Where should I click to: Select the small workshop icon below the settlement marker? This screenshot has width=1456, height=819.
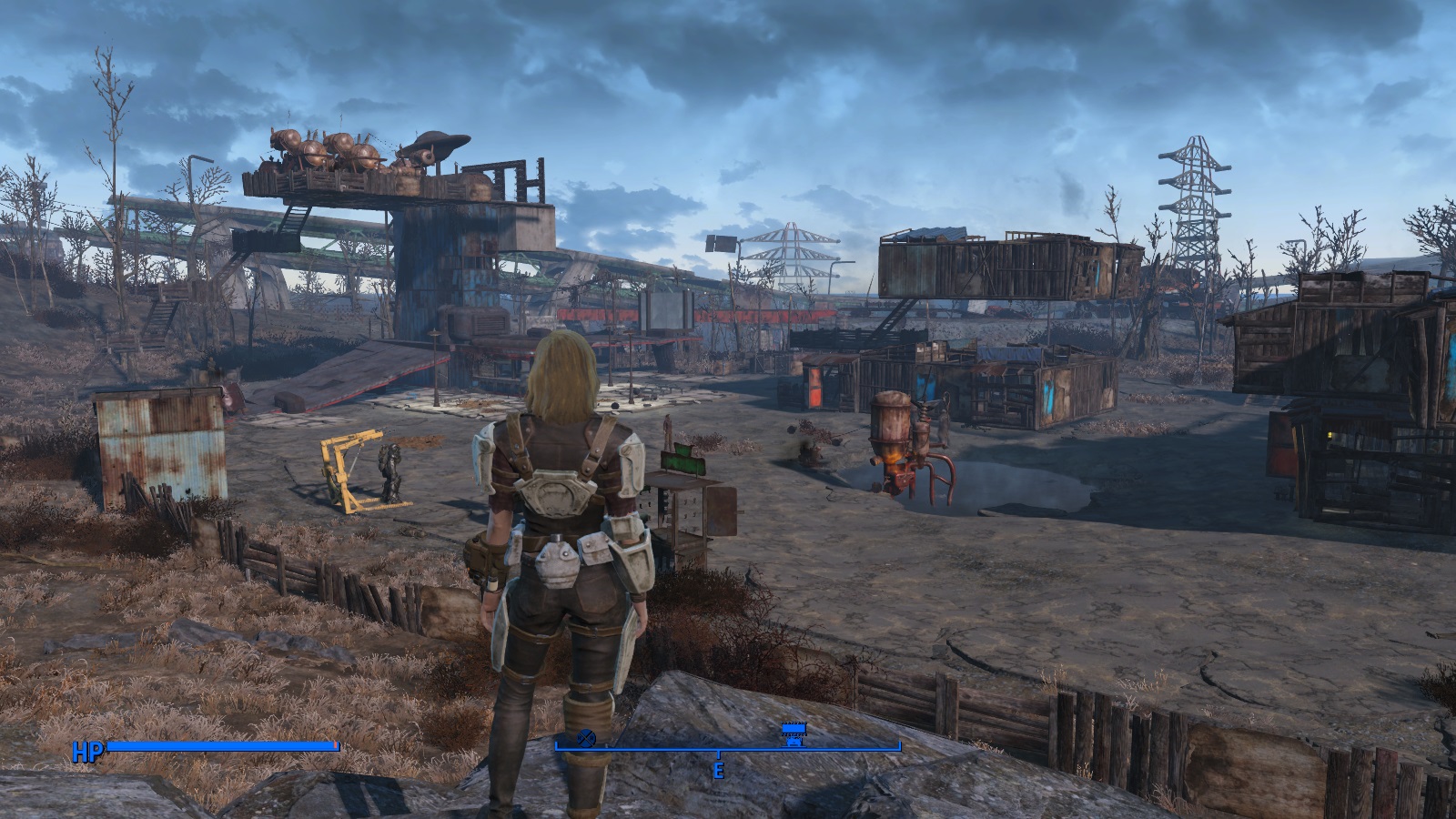pos(794,743)
